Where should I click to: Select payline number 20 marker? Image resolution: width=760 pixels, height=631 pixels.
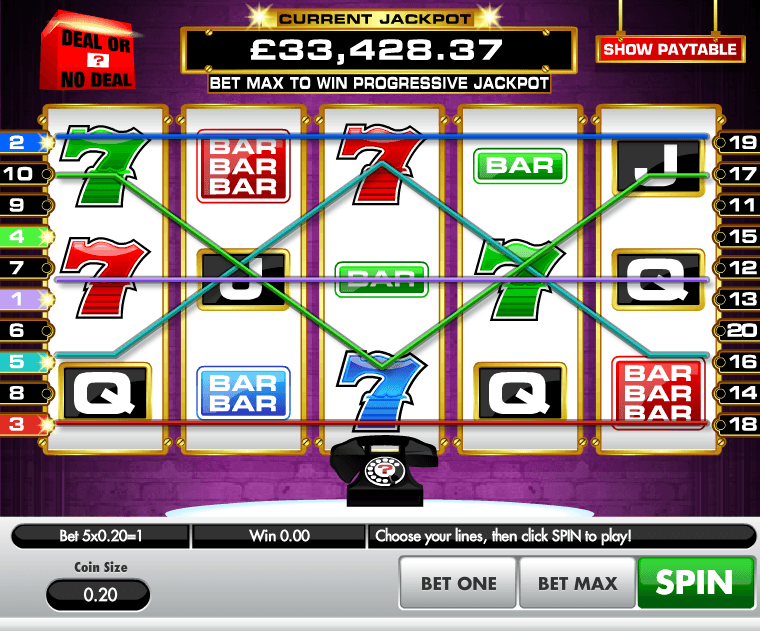click(741, 330)
